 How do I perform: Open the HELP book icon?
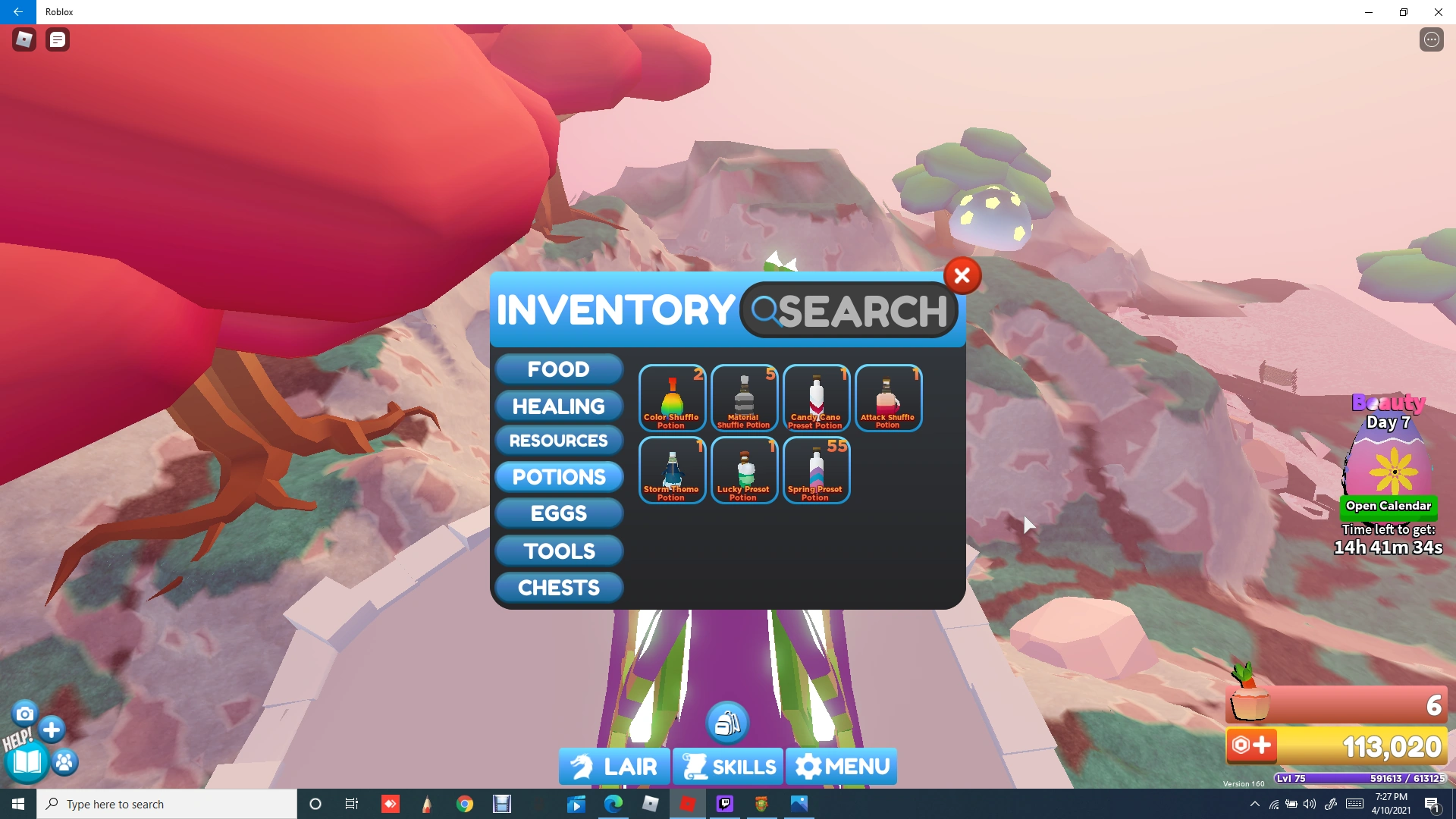point(25,762)
